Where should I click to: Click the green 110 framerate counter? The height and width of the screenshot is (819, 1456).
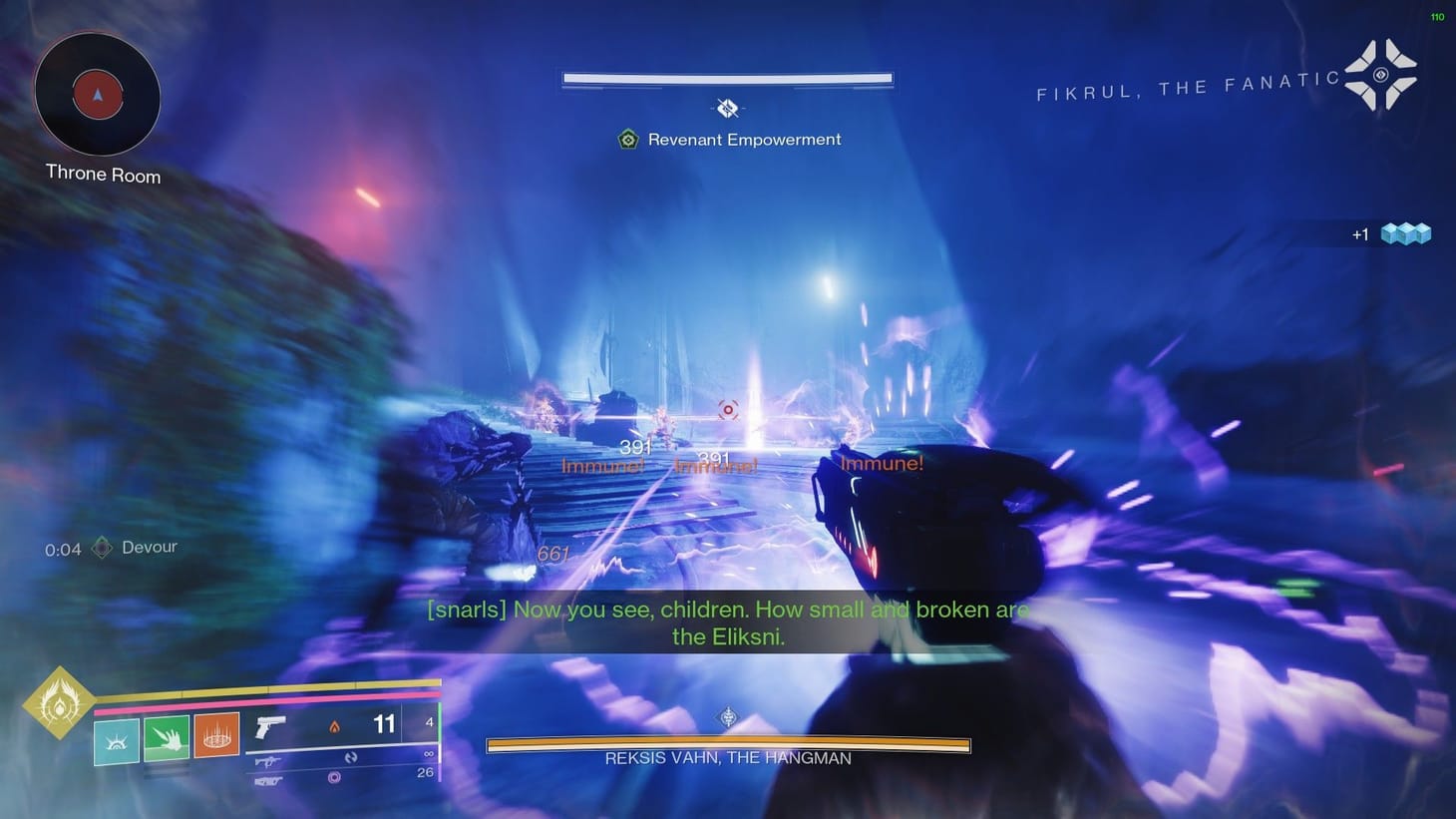(1436, 16)
